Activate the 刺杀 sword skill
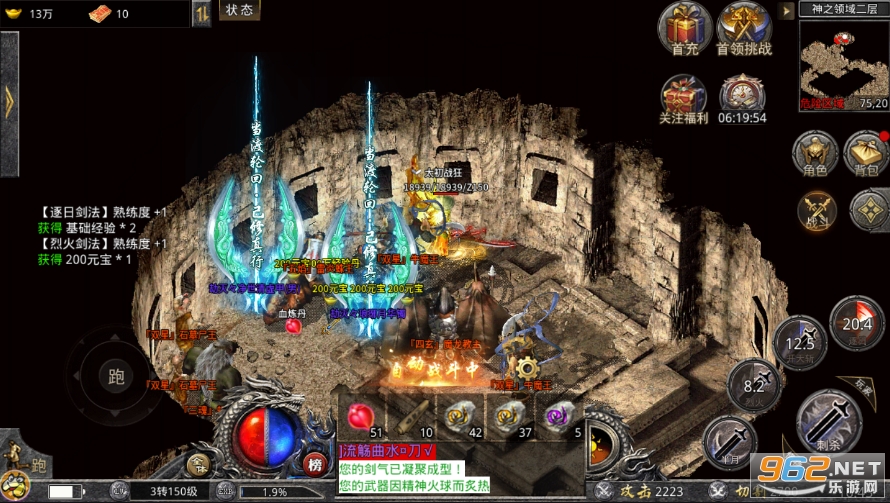 (828, 421)
